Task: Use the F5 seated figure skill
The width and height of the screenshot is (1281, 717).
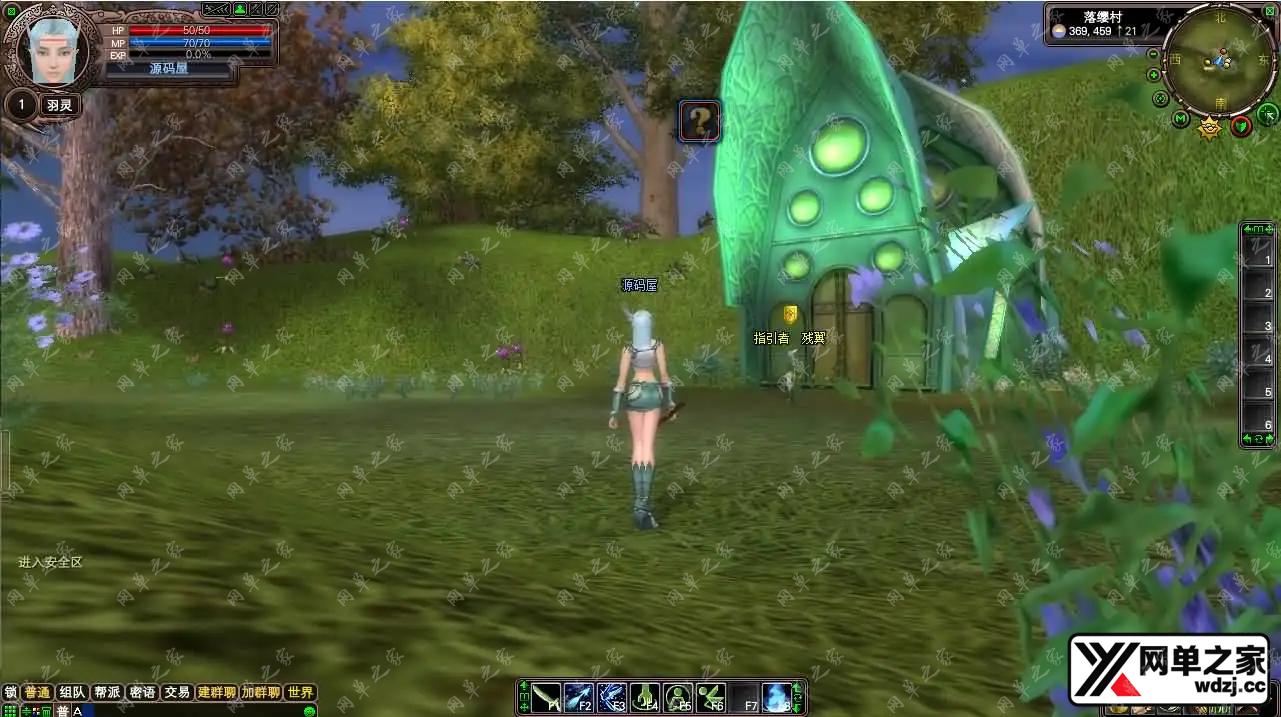Action: pos(678,697)
